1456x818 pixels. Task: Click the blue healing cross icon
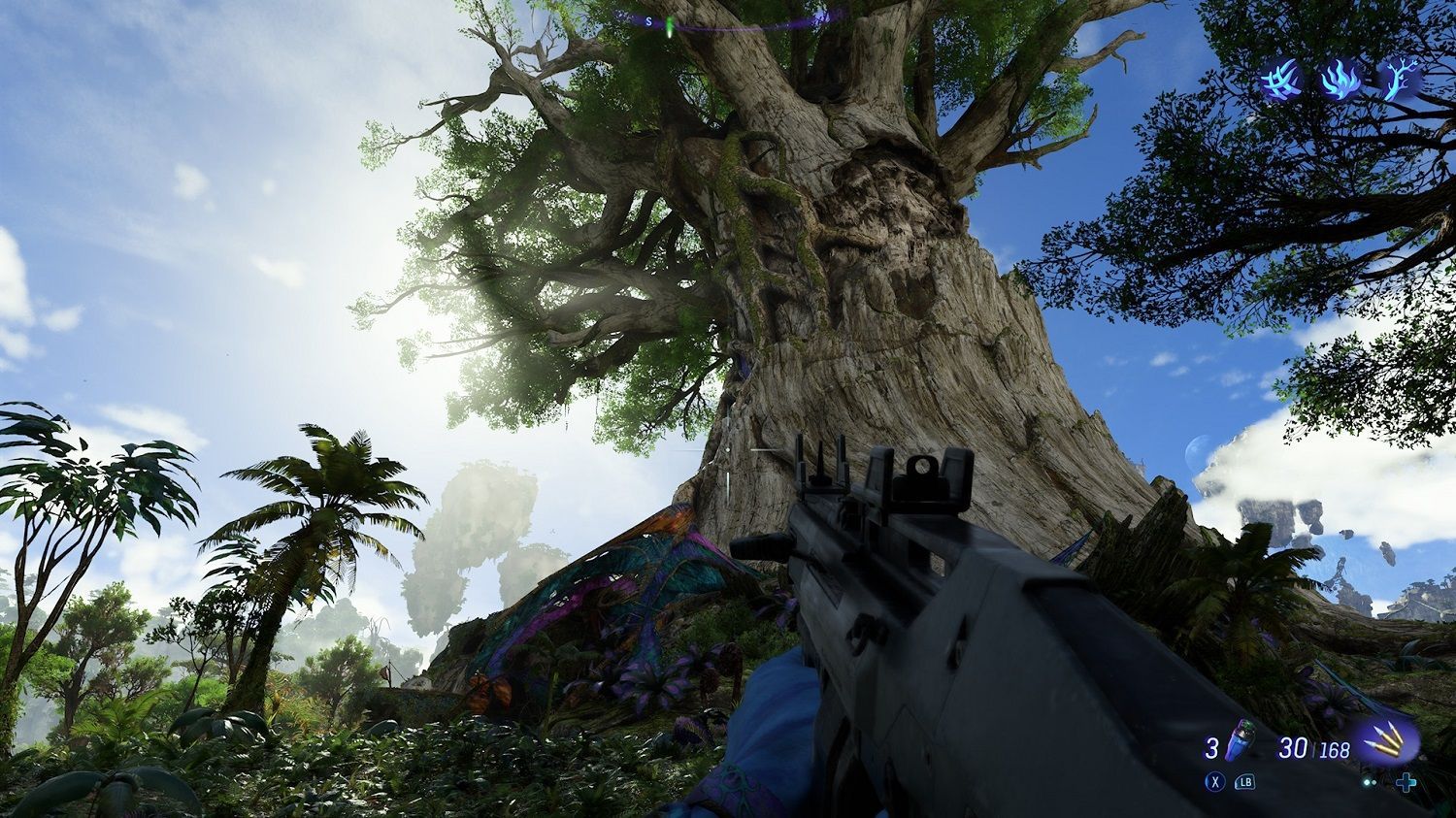coord(1406,782)
